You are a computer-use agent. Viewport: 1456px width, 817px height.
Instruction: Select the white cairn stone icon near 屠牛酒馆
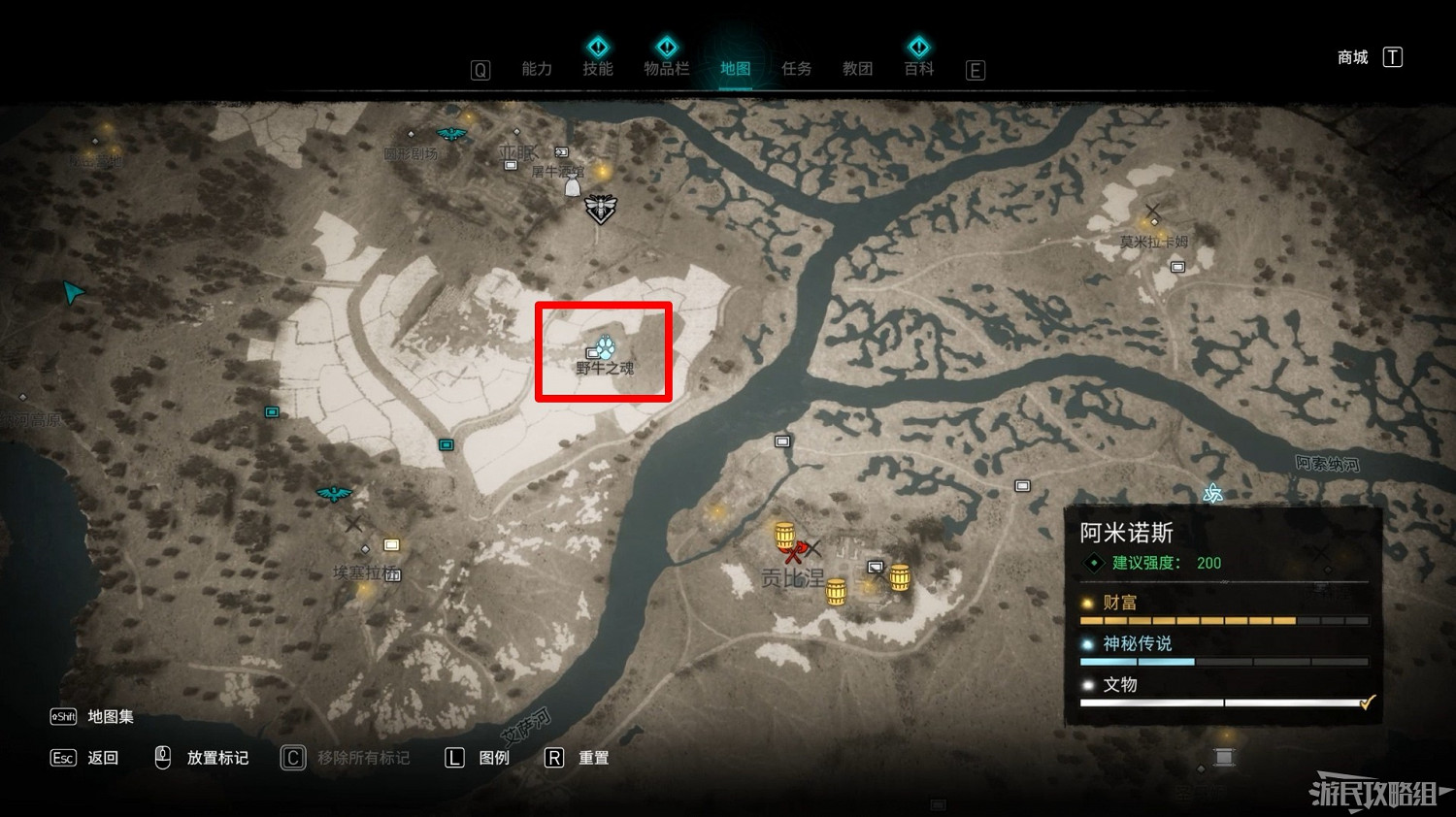point(572,184)
